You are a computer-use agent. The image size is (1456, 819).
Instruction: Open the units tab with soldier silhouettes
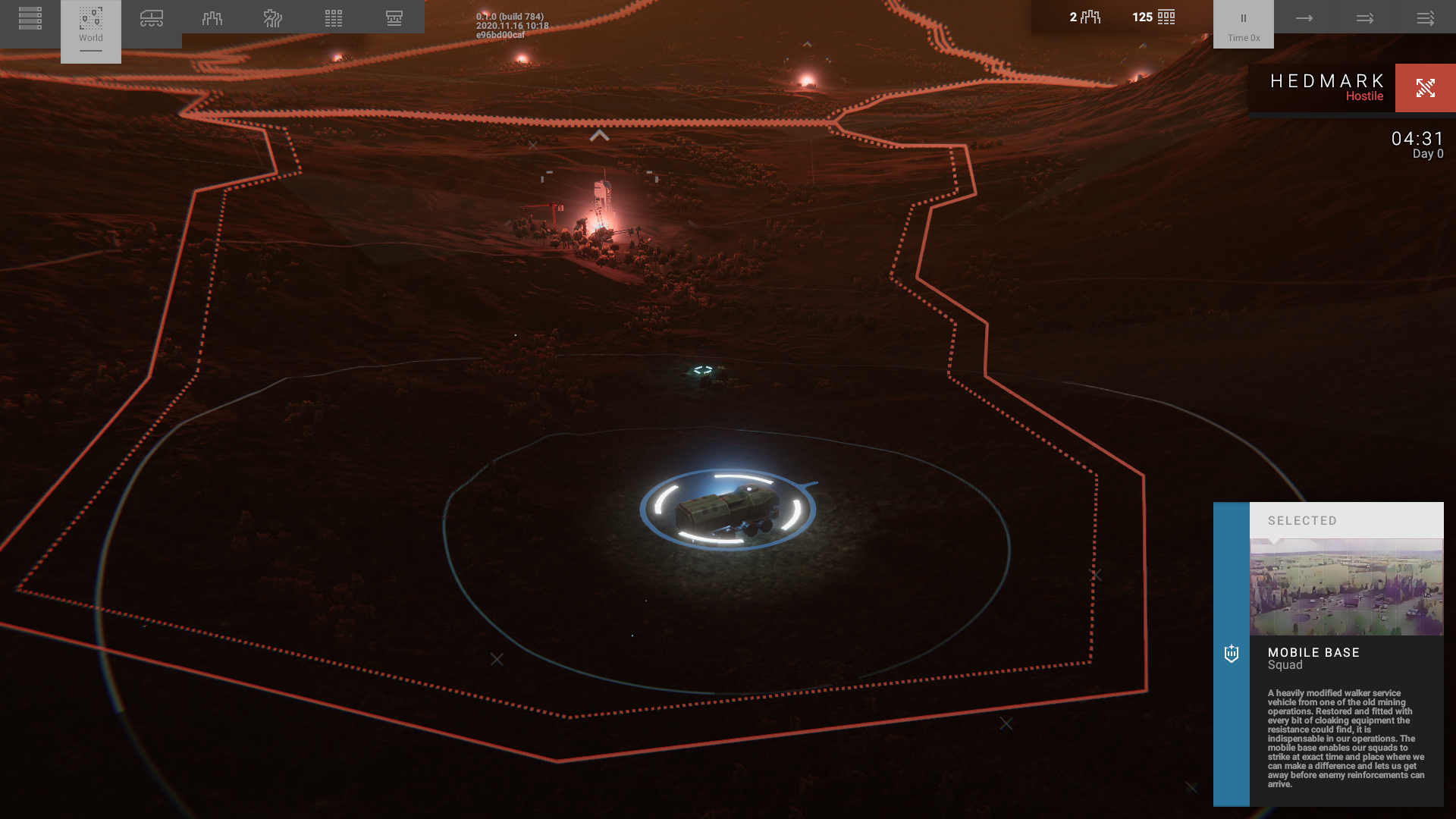pyautogui.click(x=212, y=18)
